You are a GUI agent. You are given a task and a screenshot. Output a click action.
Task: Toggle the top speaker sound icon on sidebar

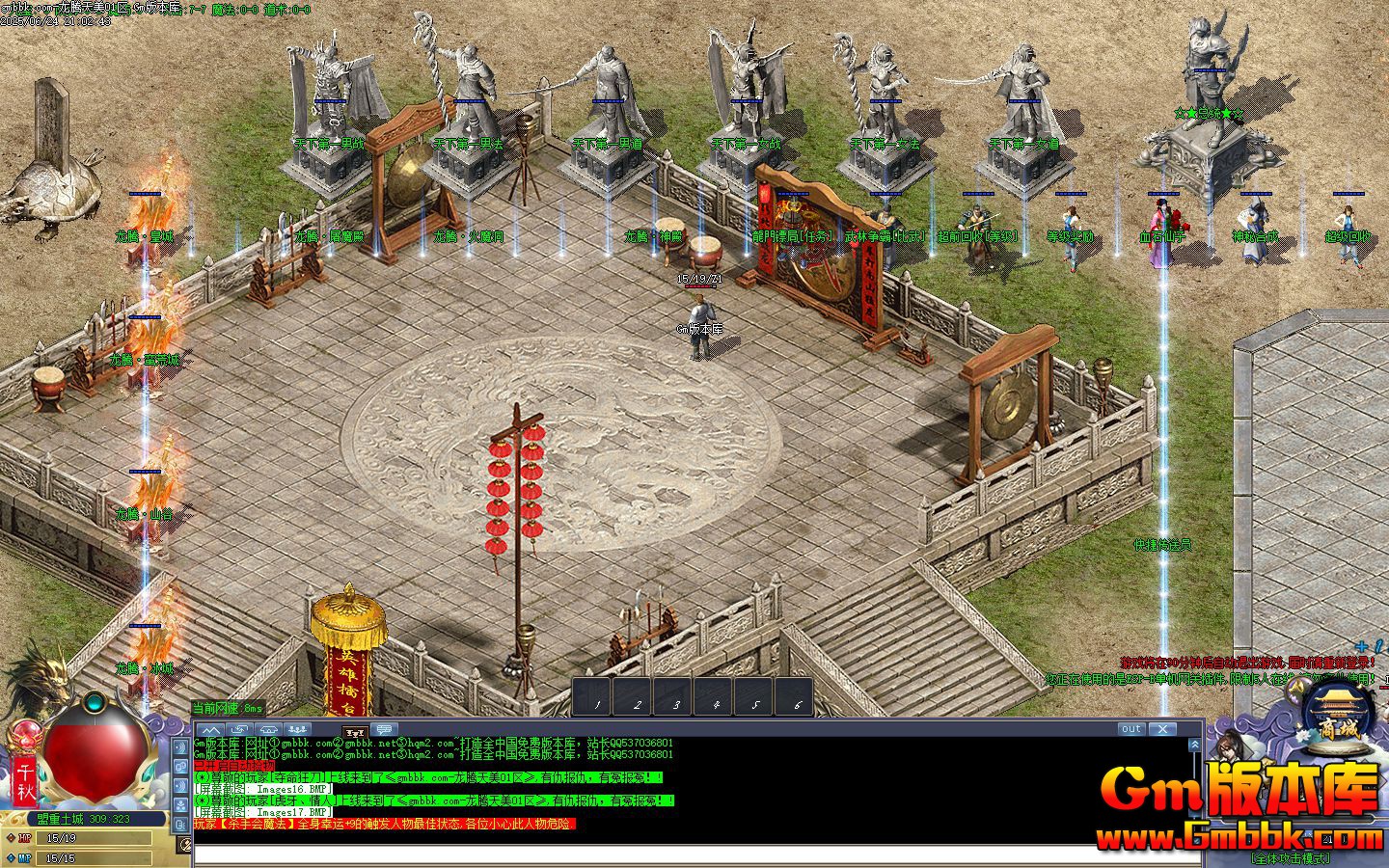coord(181,746)
